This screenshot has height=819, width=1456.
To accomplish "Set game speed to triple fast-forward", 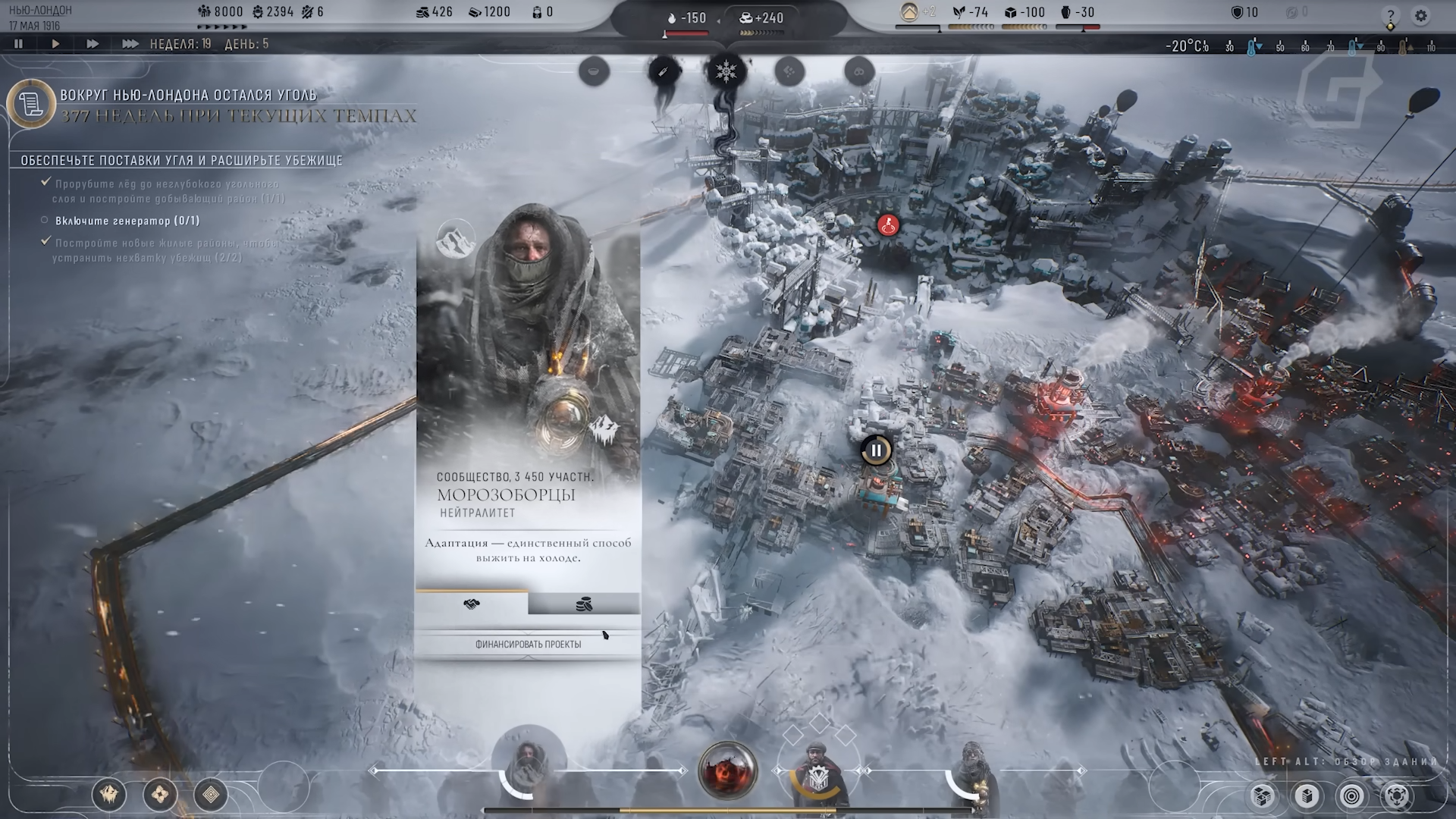I will [x=130, y=44].
